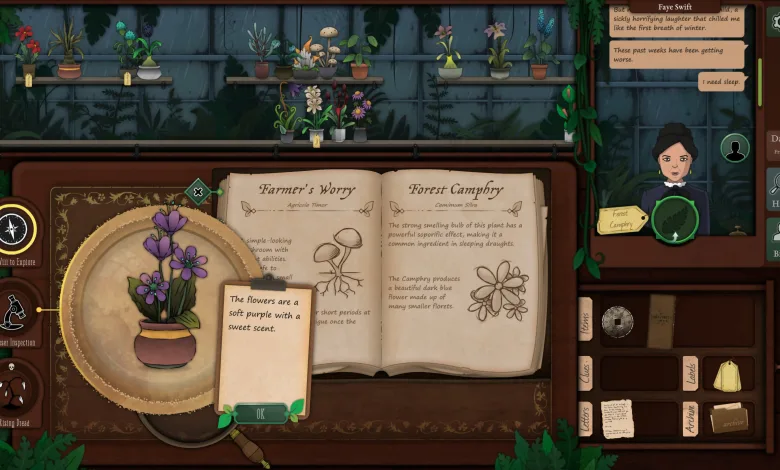Grab a yellow label tag
Screen dimensions: 780x470
click(728, 375)
